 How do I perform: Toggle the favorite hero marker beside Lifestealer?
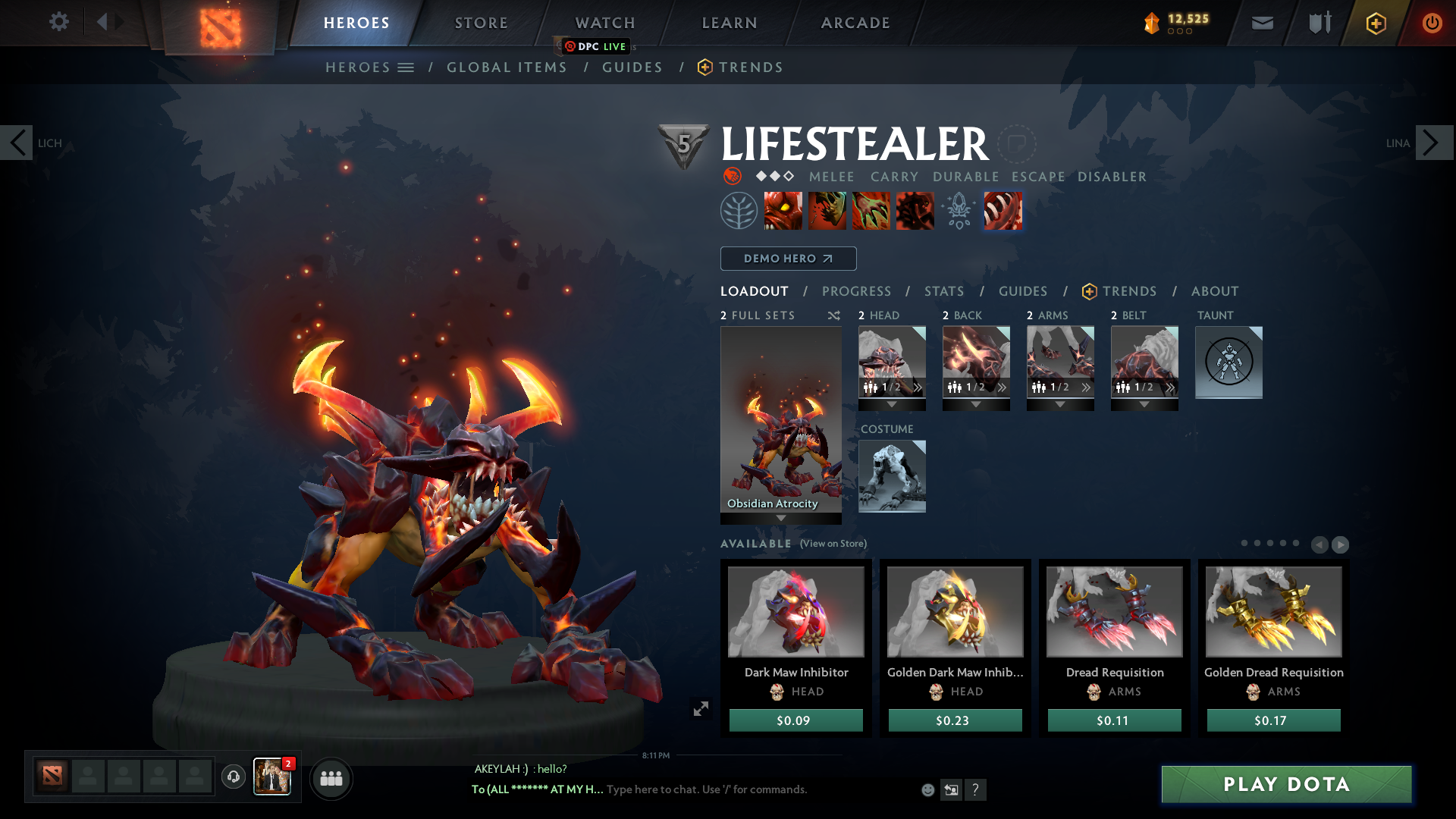point(1018,143)
